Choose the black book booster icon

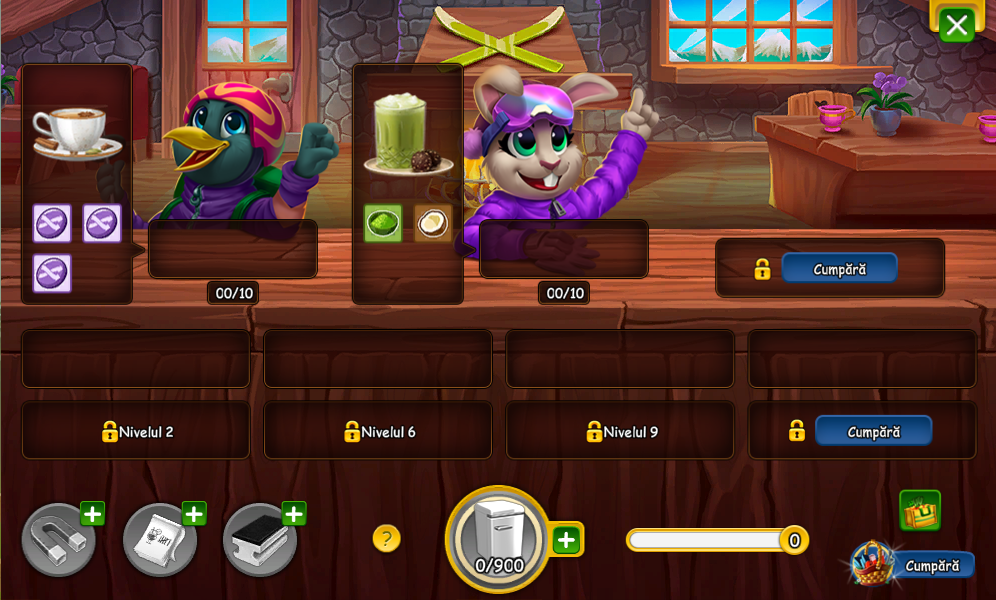point(259,541)
